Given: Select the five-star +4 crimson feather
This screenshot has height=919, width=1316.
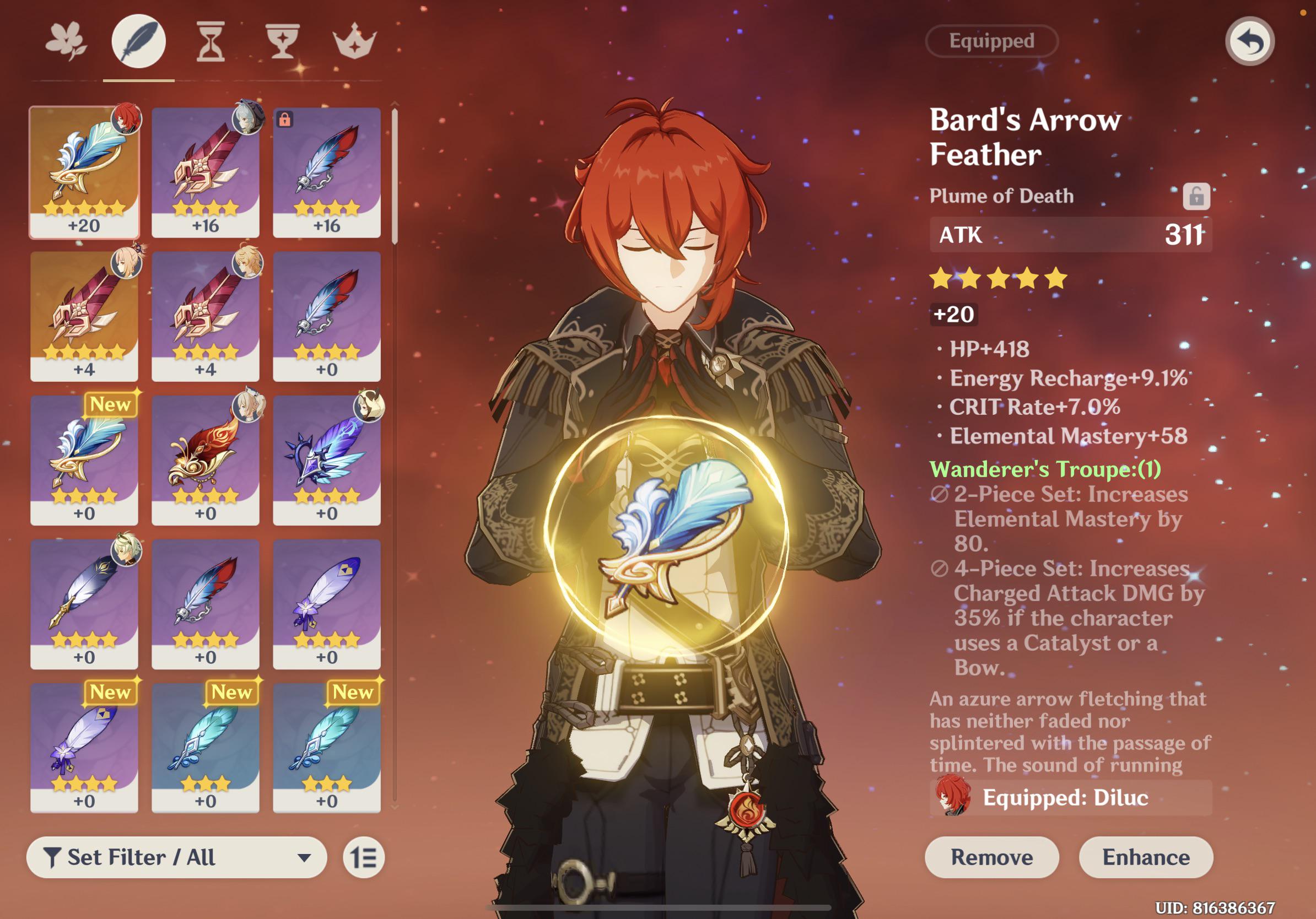Looking at the screenshot, I should pos(84,316).
